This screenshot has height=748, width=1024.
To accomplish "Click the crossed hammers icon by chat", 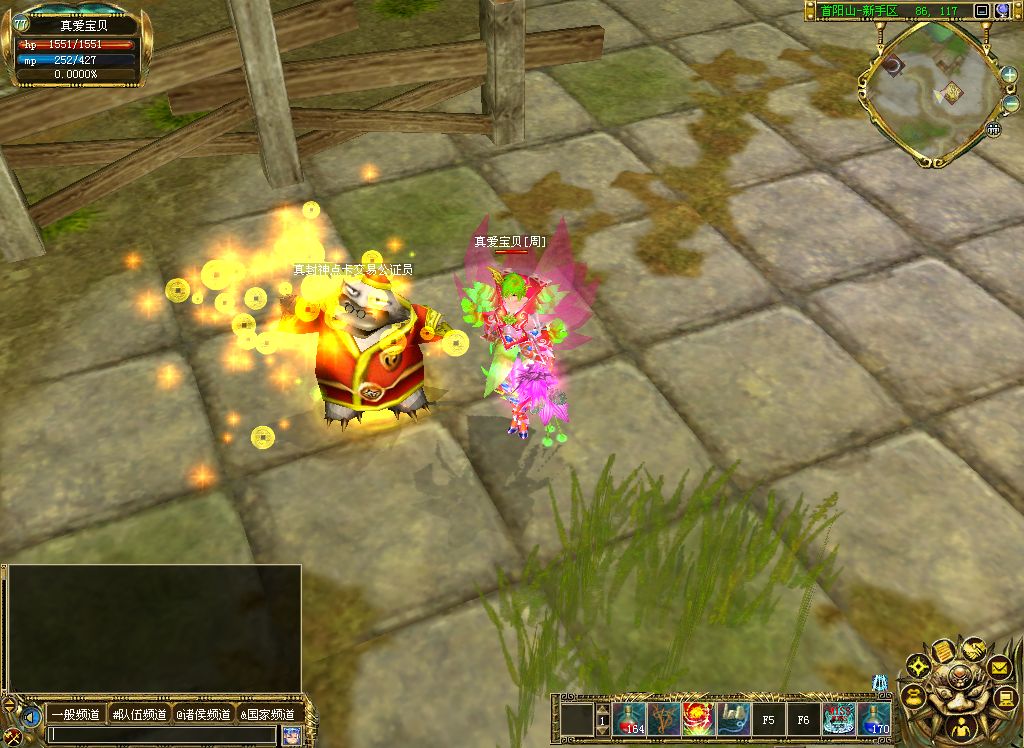I will 12,736.
